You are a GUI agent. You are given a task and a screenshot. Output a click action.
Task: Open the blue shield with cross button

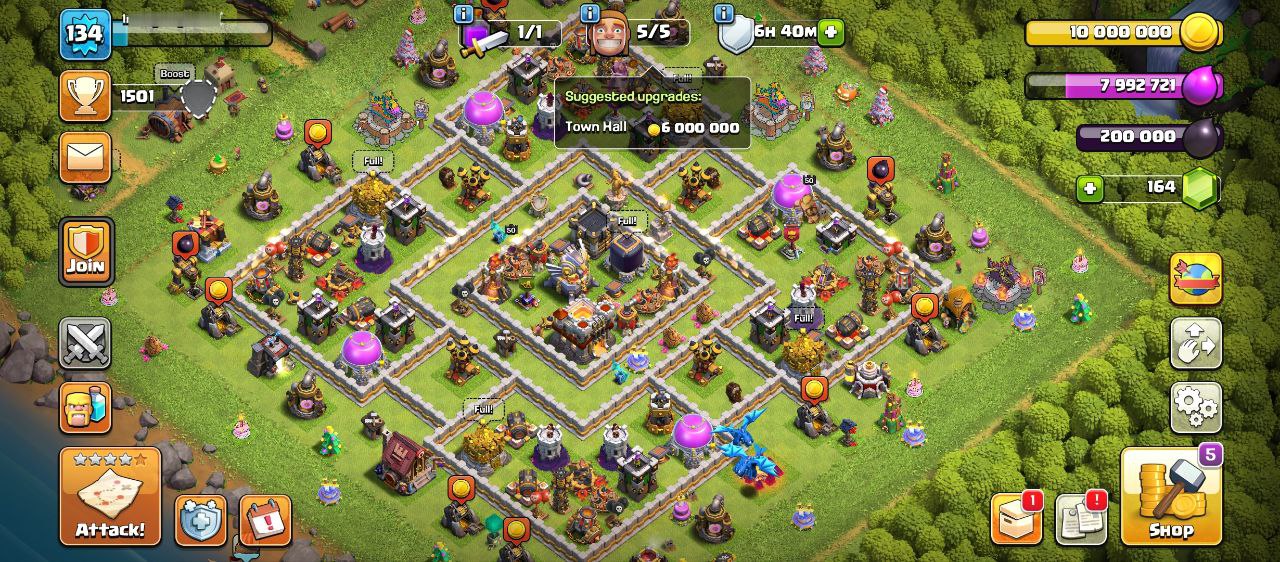pos(201,520)
